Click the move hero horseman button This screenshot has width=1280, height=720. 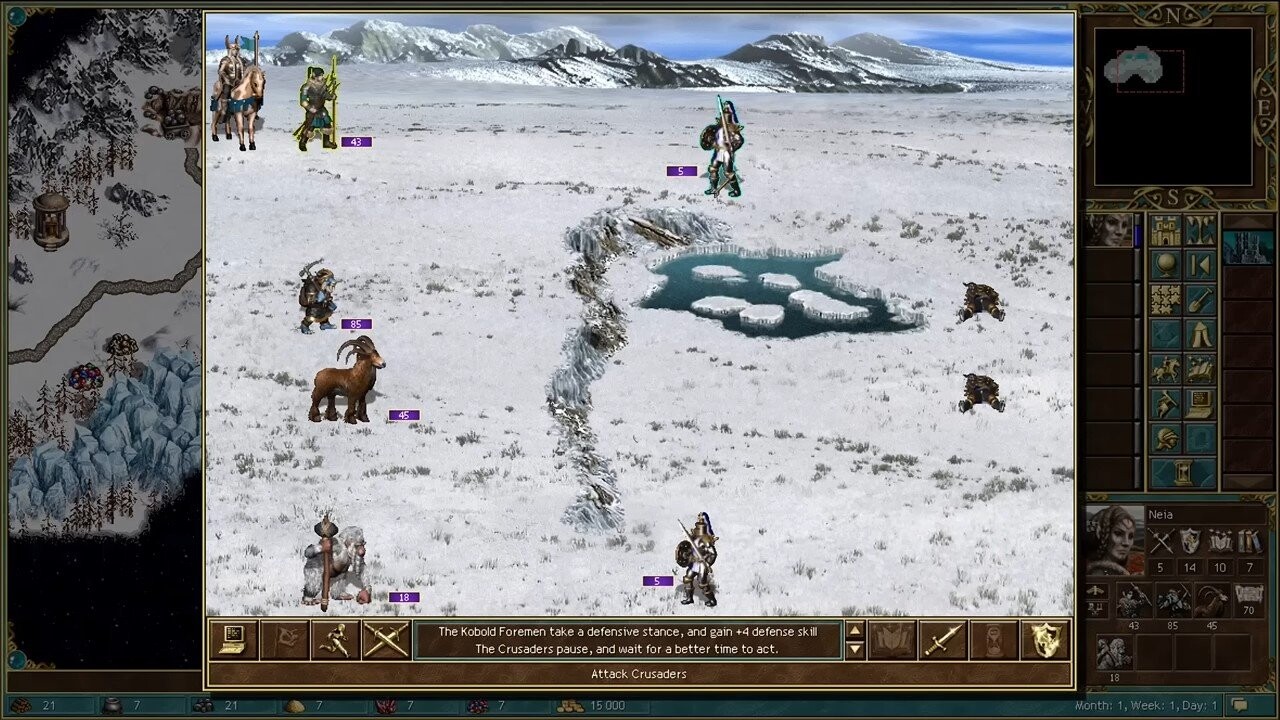(1165, 369)
